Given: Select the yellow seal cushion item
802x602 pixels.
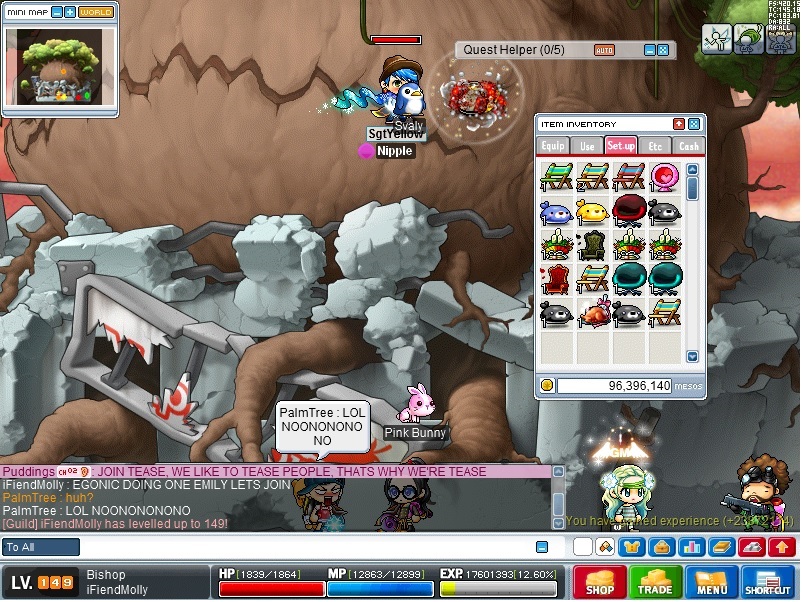Looking at the screenshot, I should coord(592,211).
